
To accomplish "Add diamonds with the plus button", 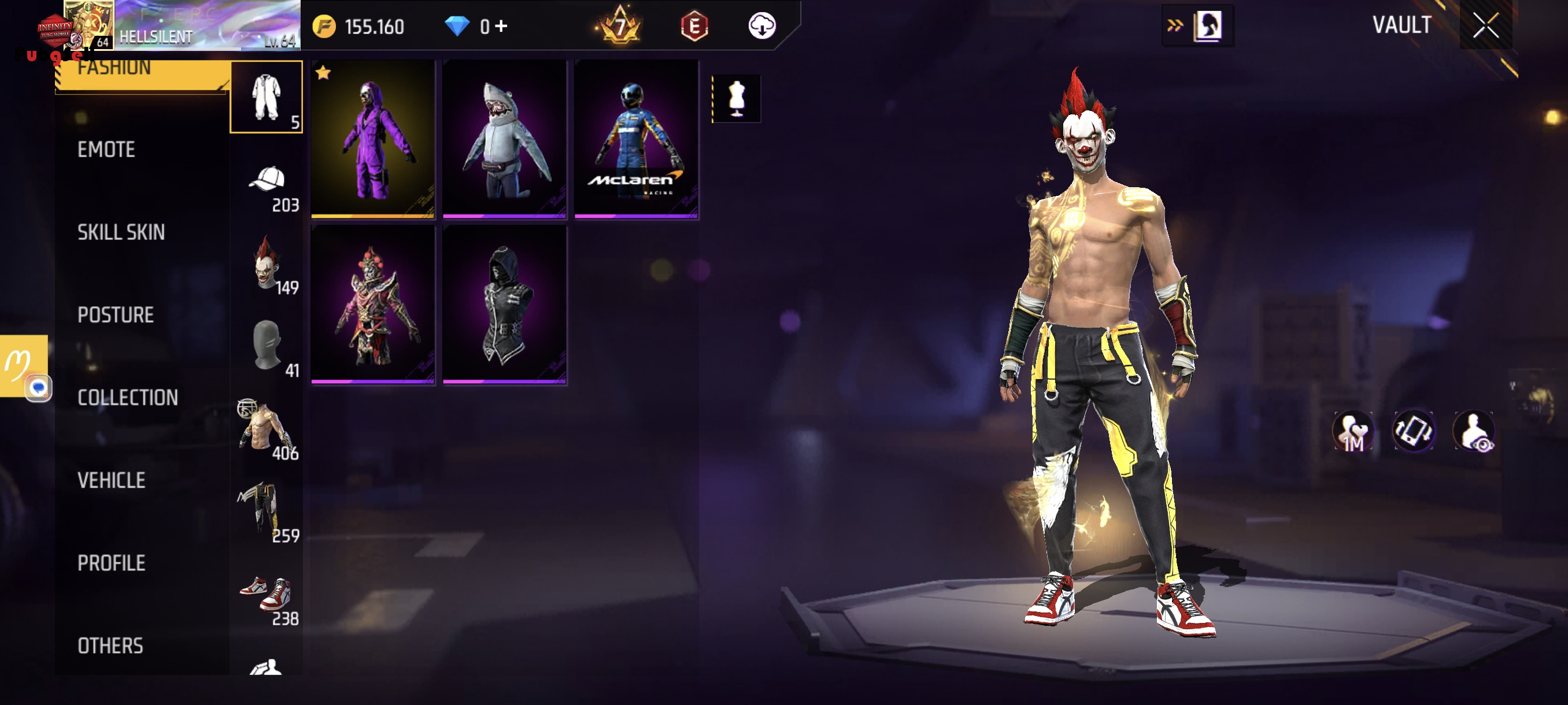I will pos(501,26).
